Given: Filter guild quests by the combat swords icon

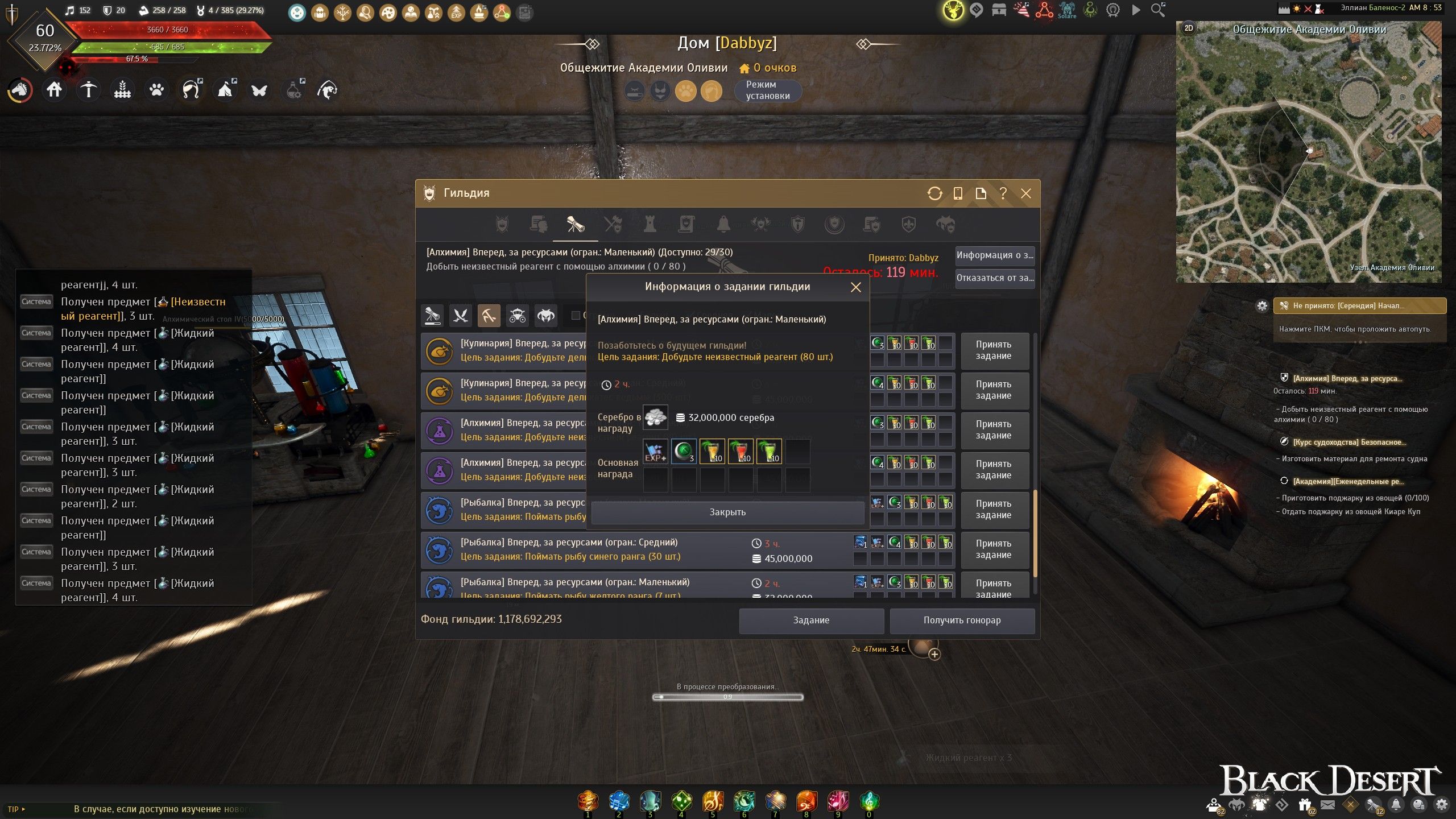Looking at the screenshot, I should (460, 316).
